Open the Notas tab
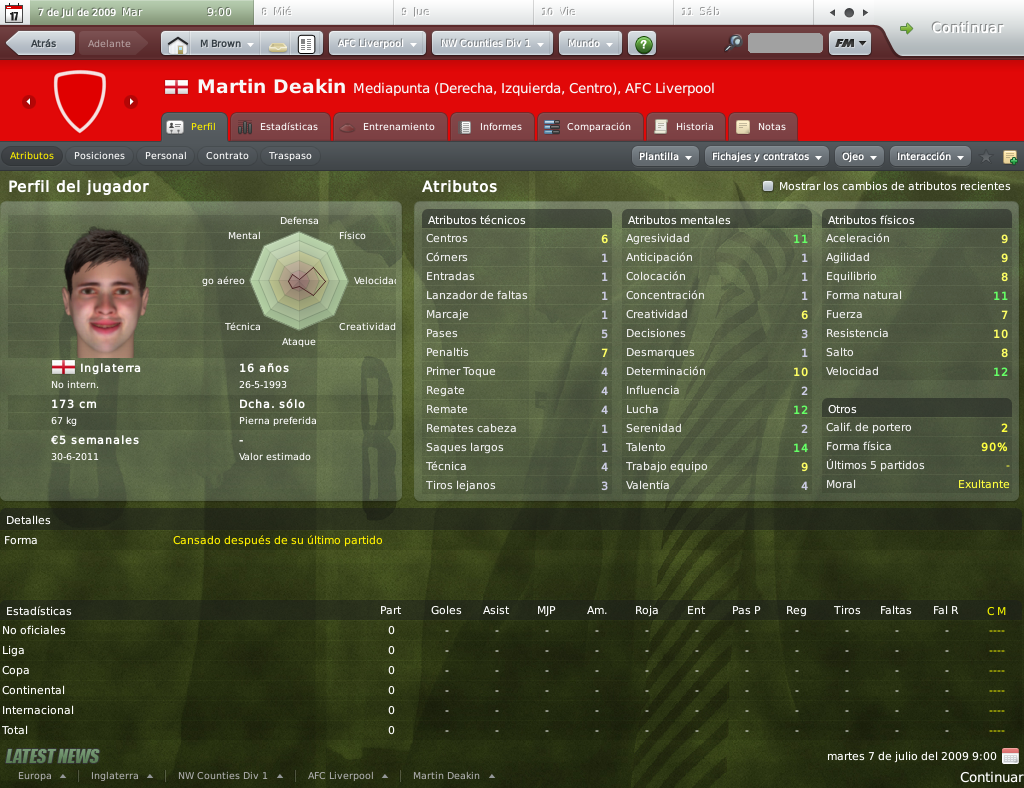 [x=762, y=127]
